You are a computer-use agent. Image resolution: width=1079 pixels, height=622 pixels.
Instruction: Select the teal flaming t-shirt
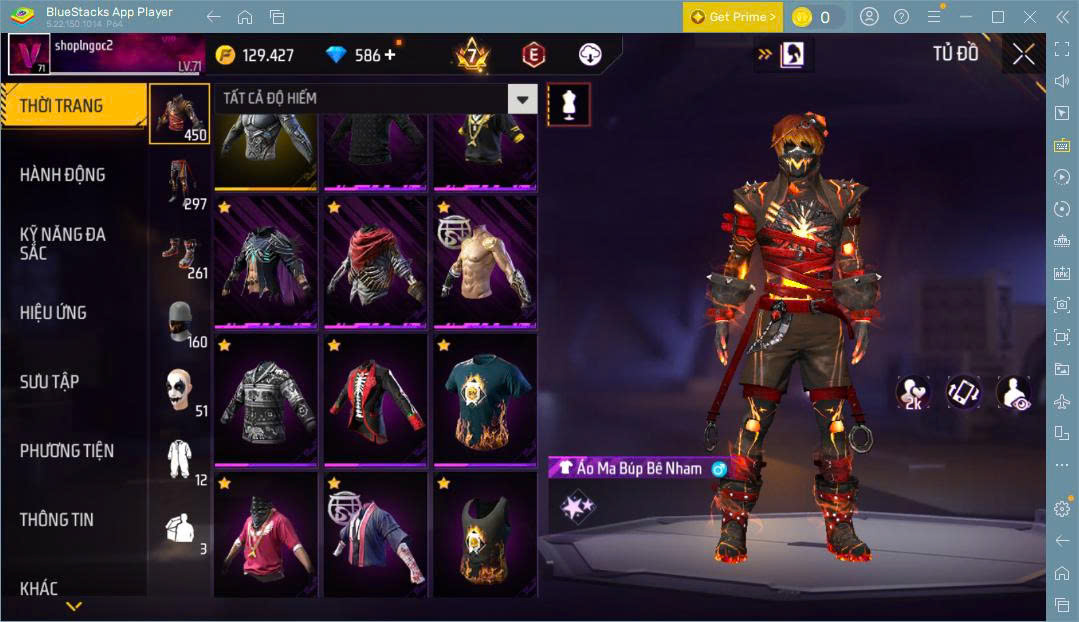pos(484,400)
